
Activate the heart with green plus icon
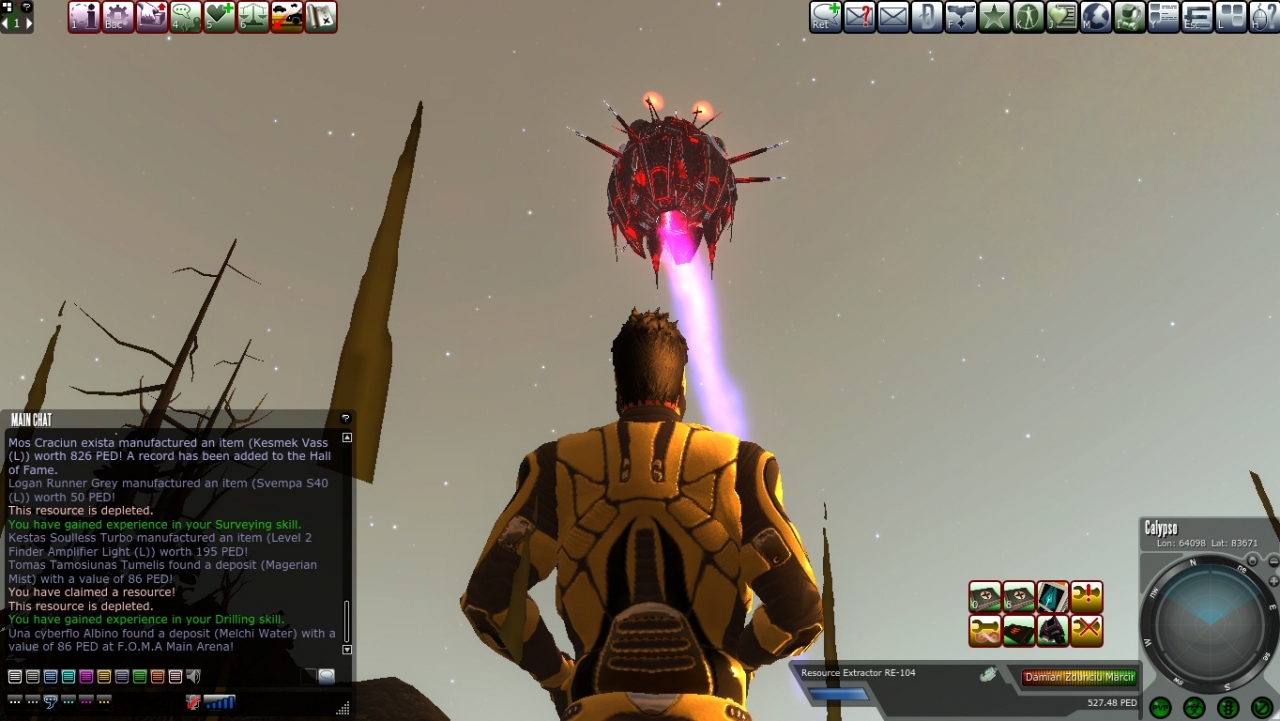[219, 17]
